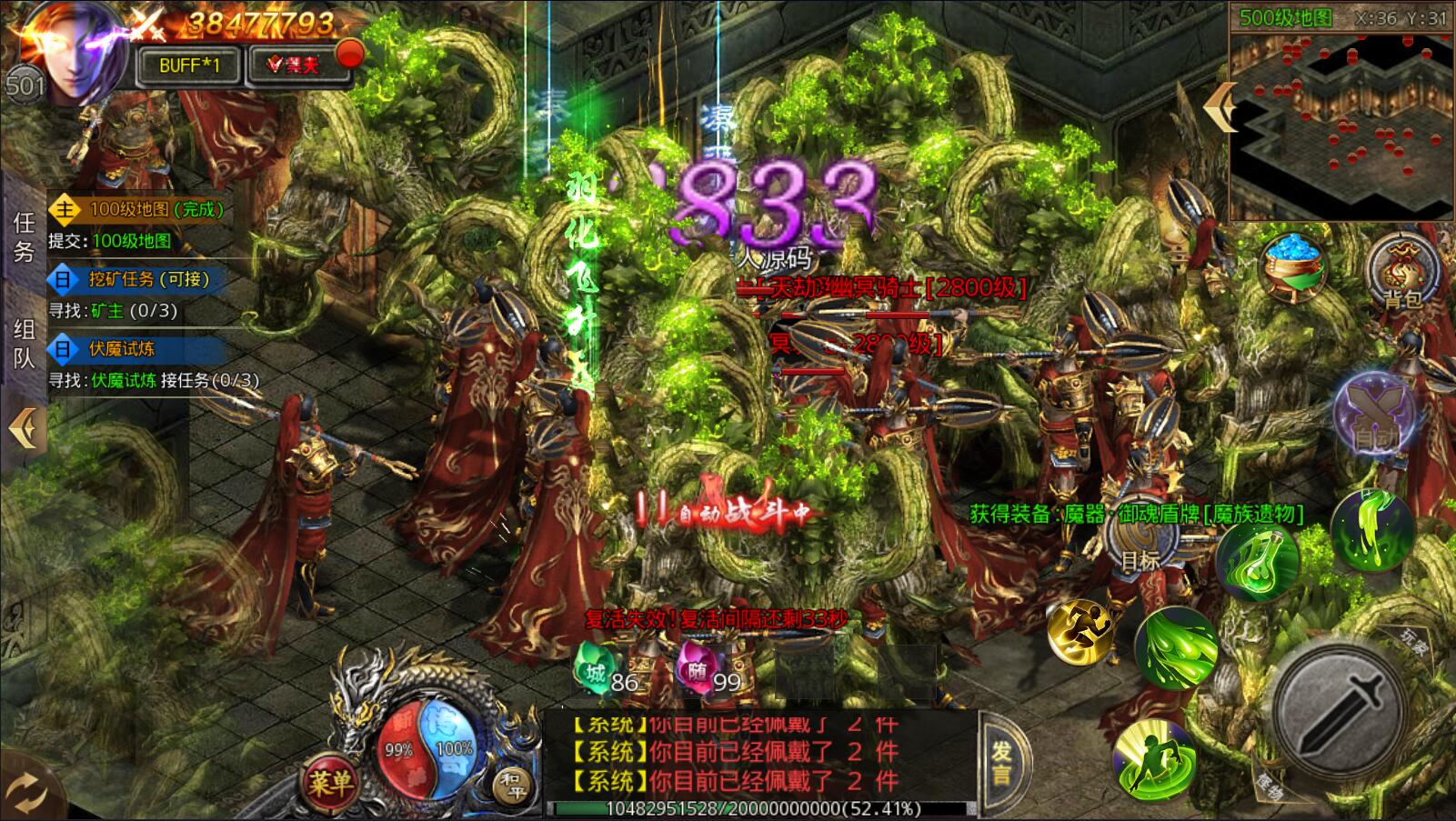Switch to the 组队 team tab
Screen dimensions: 1456x821
(x=24, y=344)
